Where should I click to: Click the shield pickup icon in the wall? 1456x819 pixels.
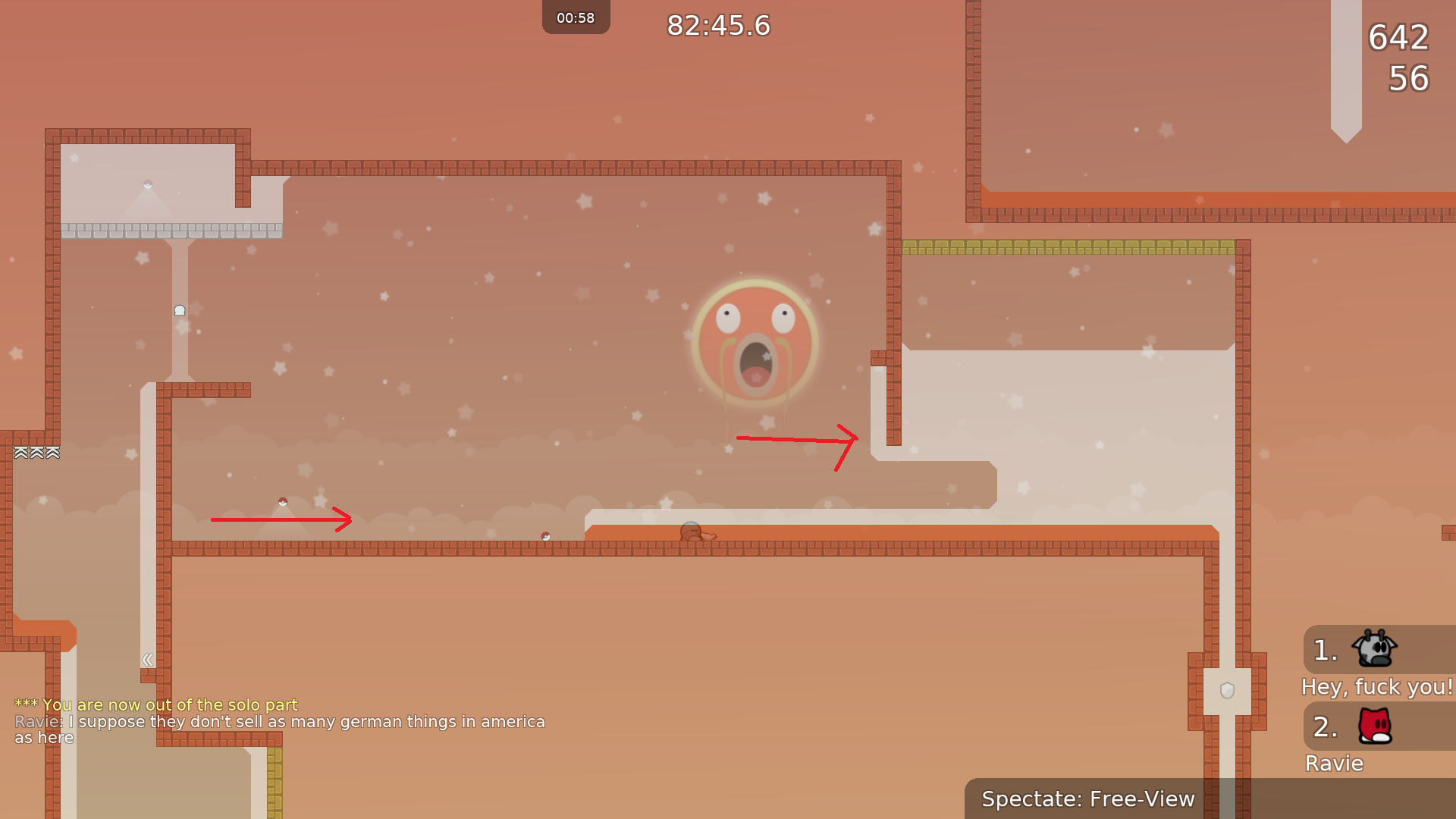pyautogui.click(x=1226, y=689)
